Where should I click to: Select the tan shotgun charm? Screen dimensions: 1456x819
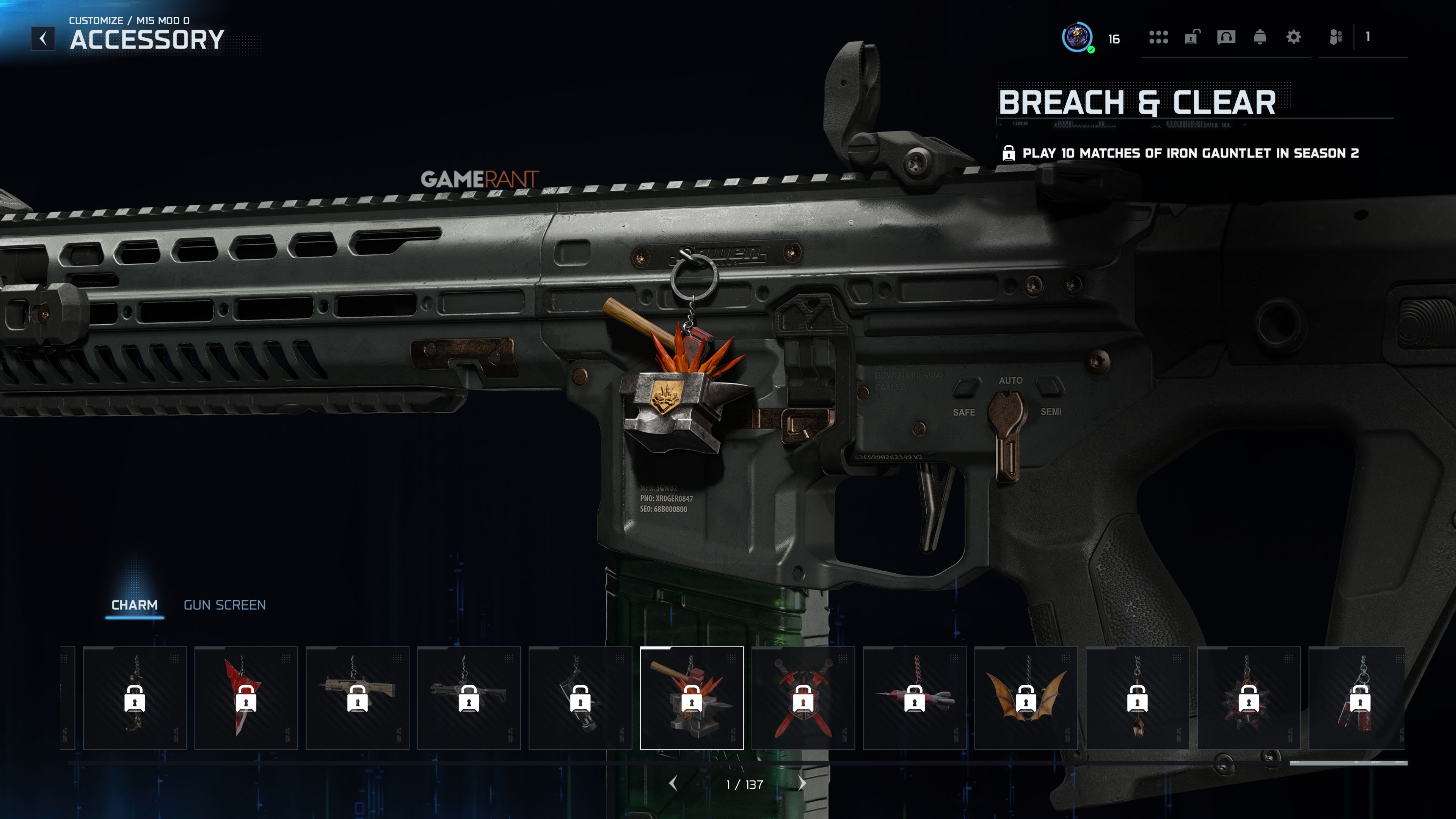[357, 698]
